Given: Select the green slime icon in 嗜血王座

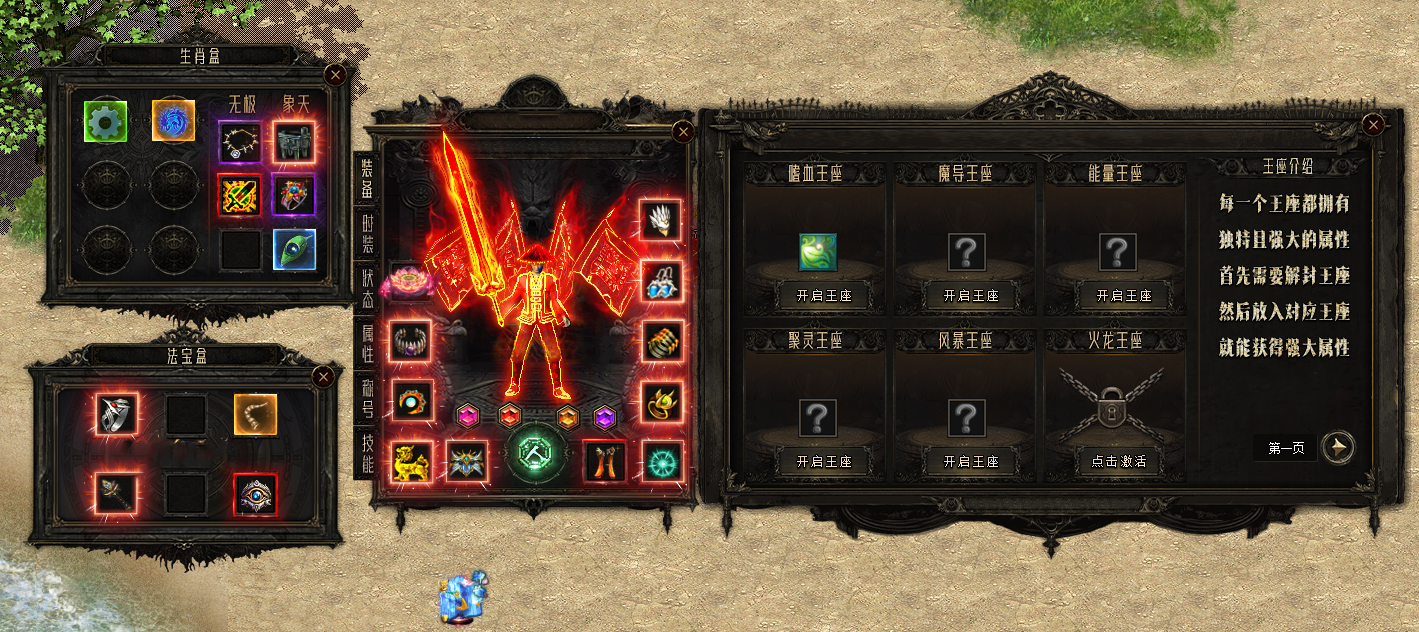Looking at the screenshot, I should click(x=817, y=252).
